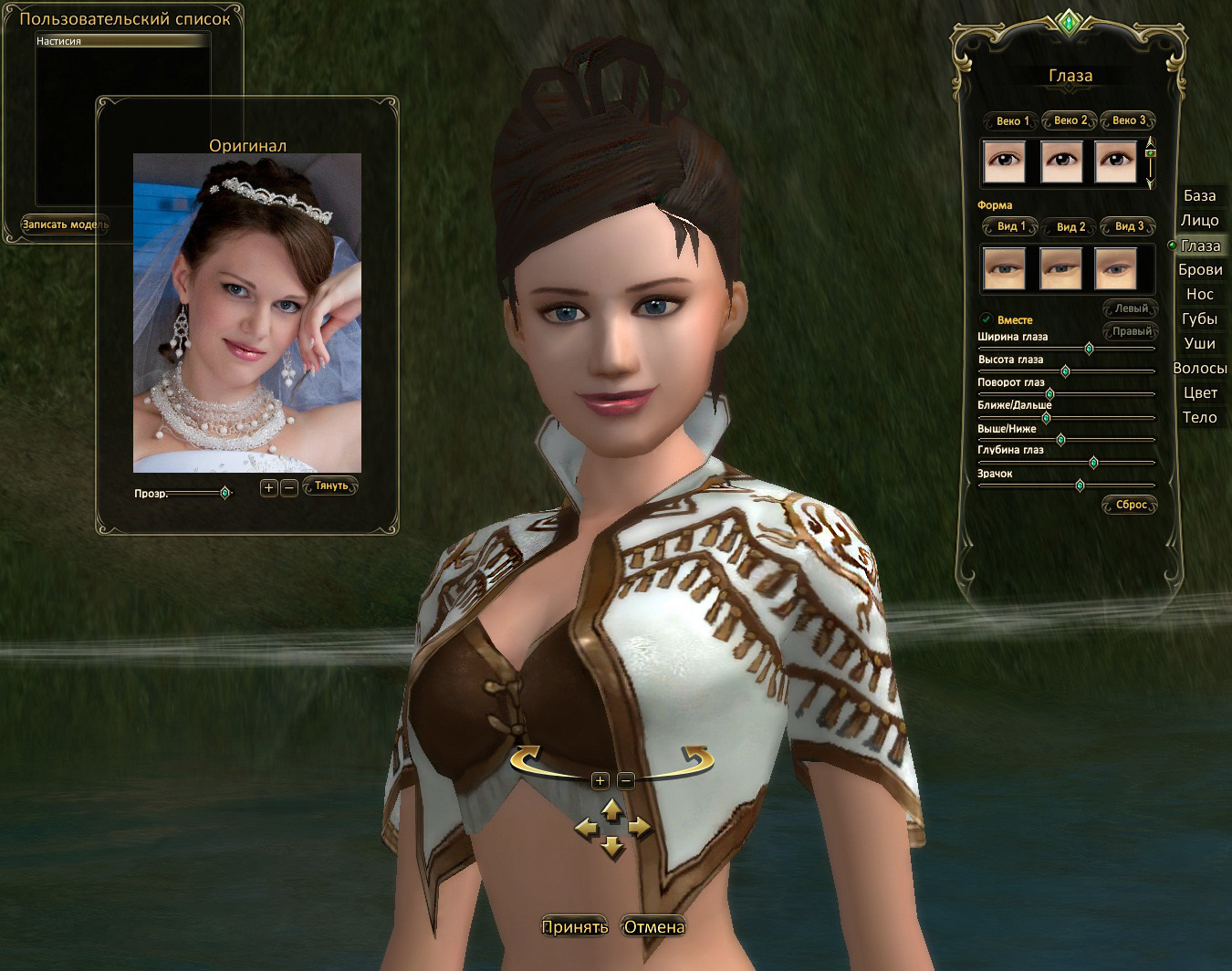Select the Правый right eye button
Screen dimensions: 1232x971
click(x=1131, y=331)
